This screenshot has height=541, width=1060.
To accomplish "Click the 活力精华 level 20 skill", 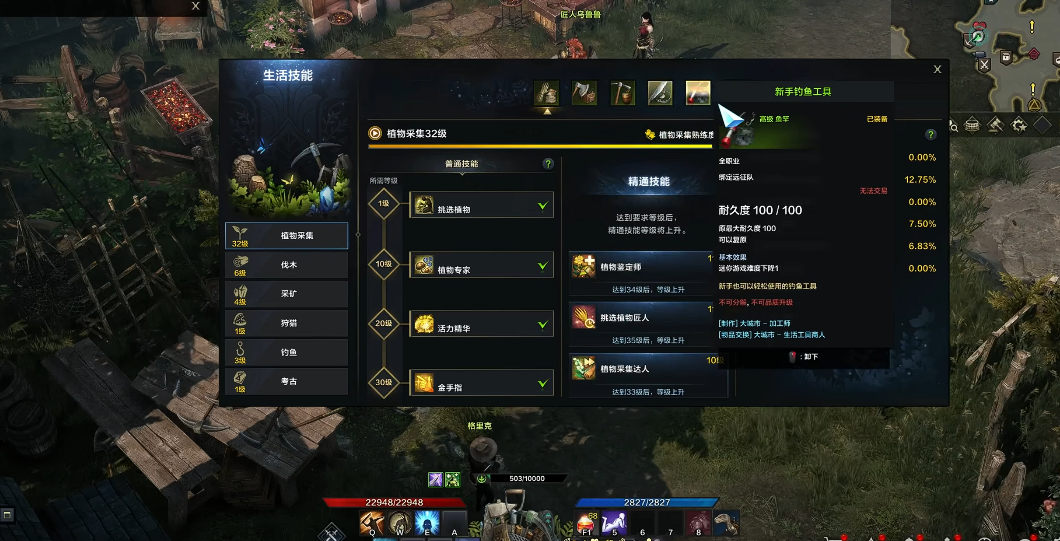I will point(481,324).
